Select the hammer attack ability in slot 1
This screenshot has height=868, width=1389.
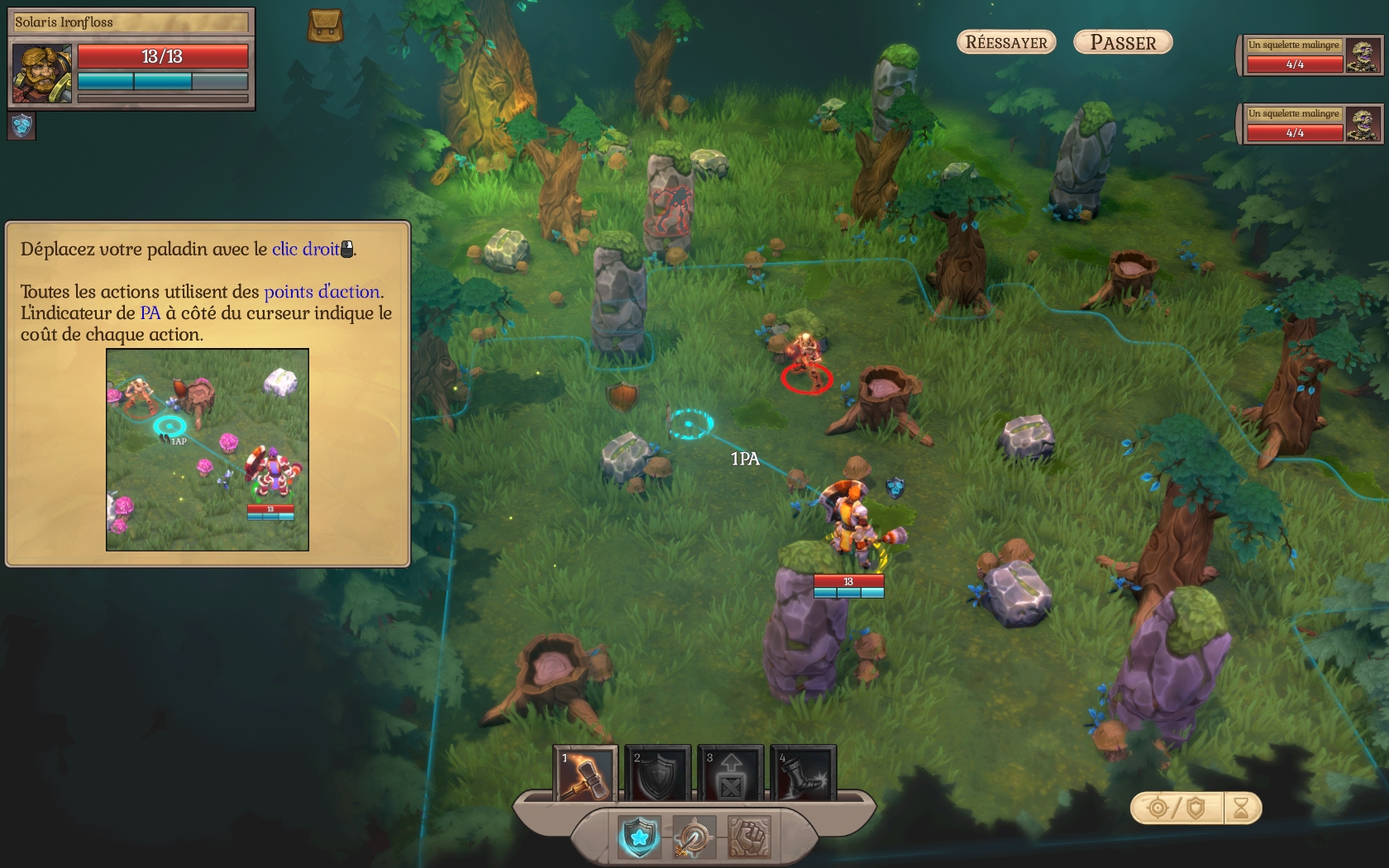(x=585, y=774)
